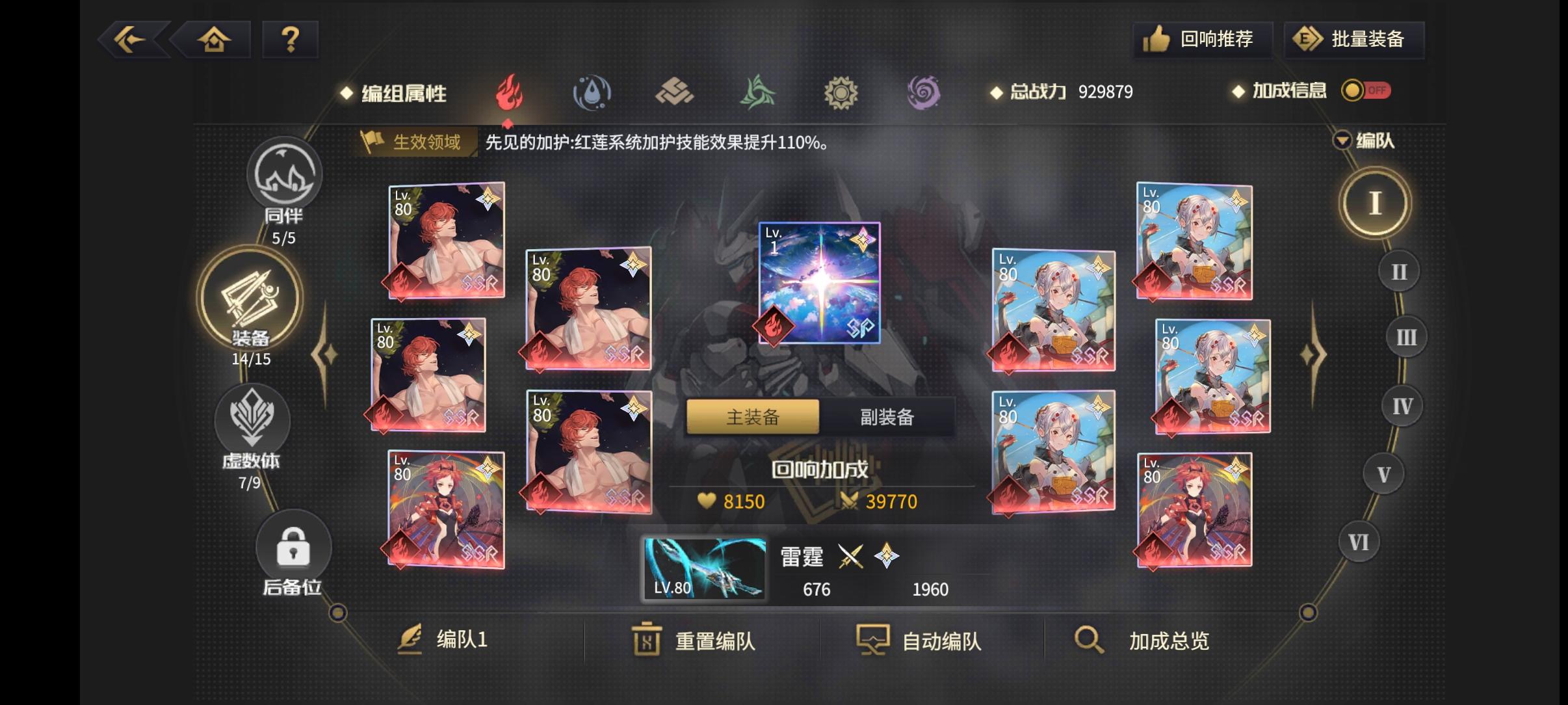Select the water element attribute icon
1568x705 pixels.
click(x=592, y=92)
